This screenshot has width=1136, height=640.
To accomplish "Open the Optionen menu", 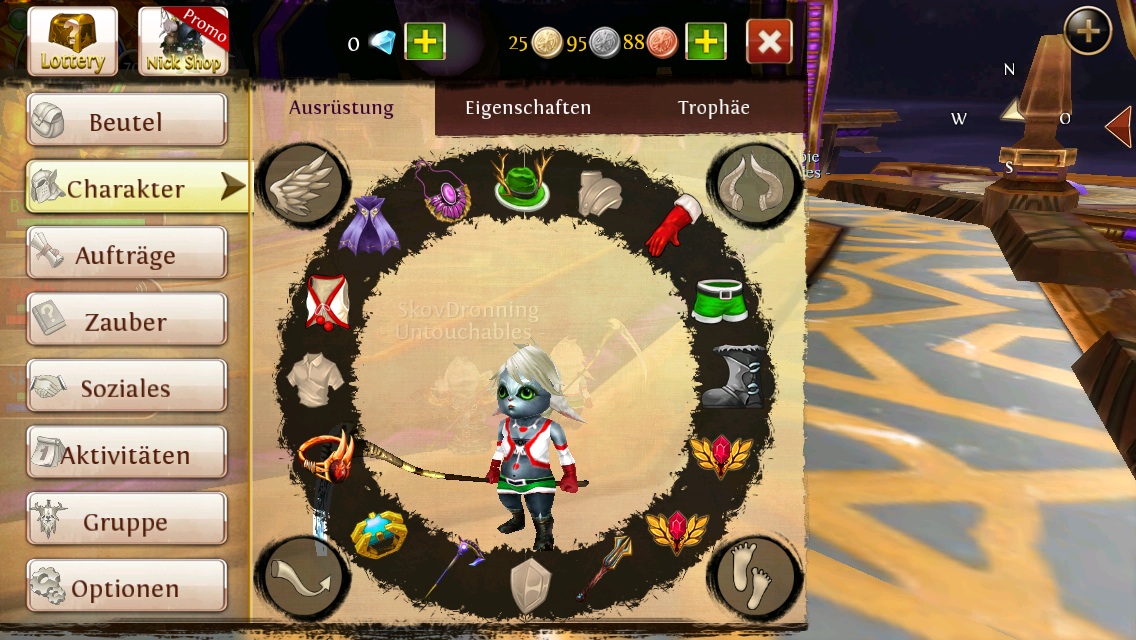I will pyautogui.click(x=126, y=588).
